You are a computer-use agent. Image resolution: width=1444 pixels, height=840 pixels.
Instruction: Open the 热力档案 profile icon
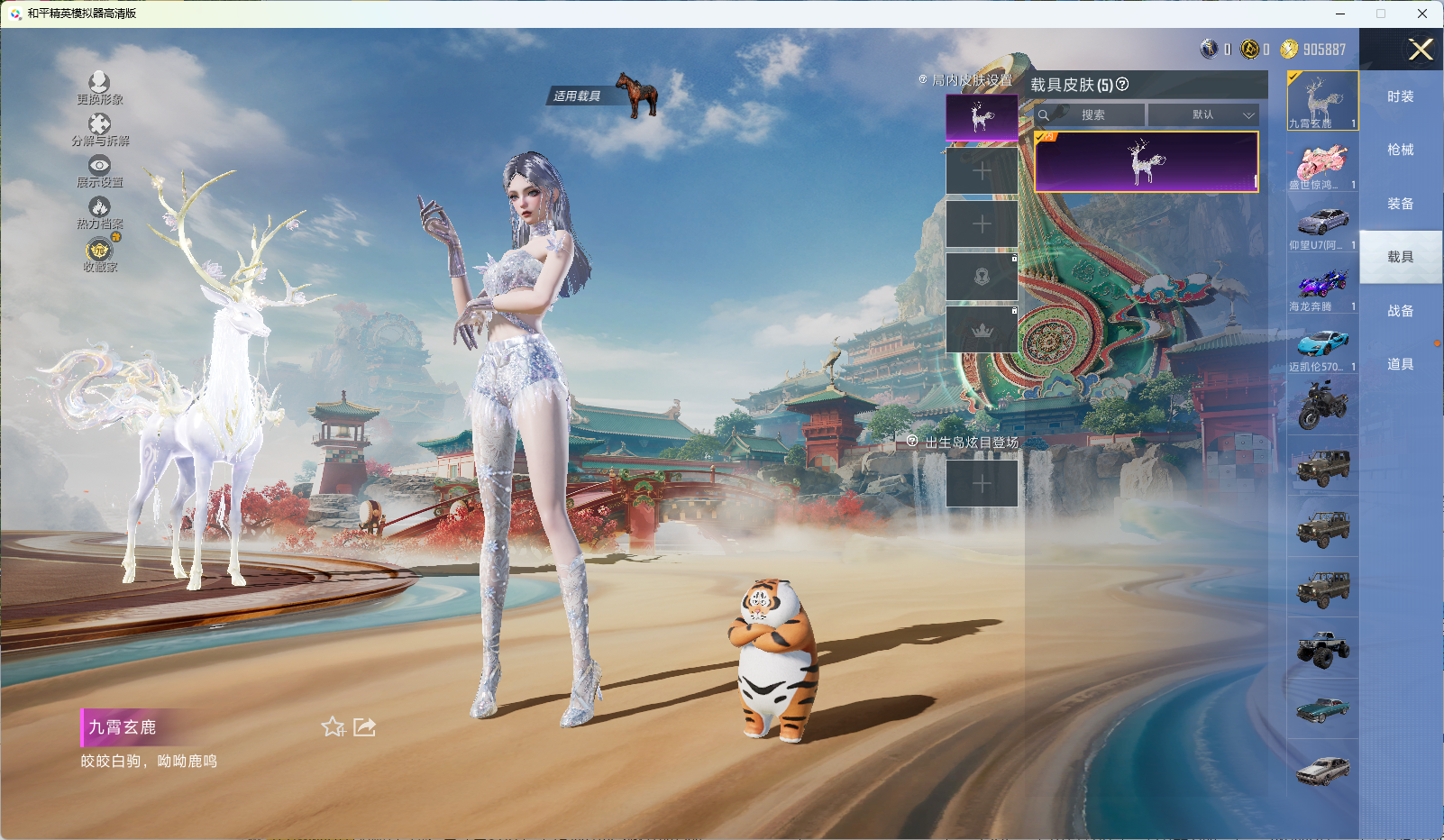coord(99,209)
